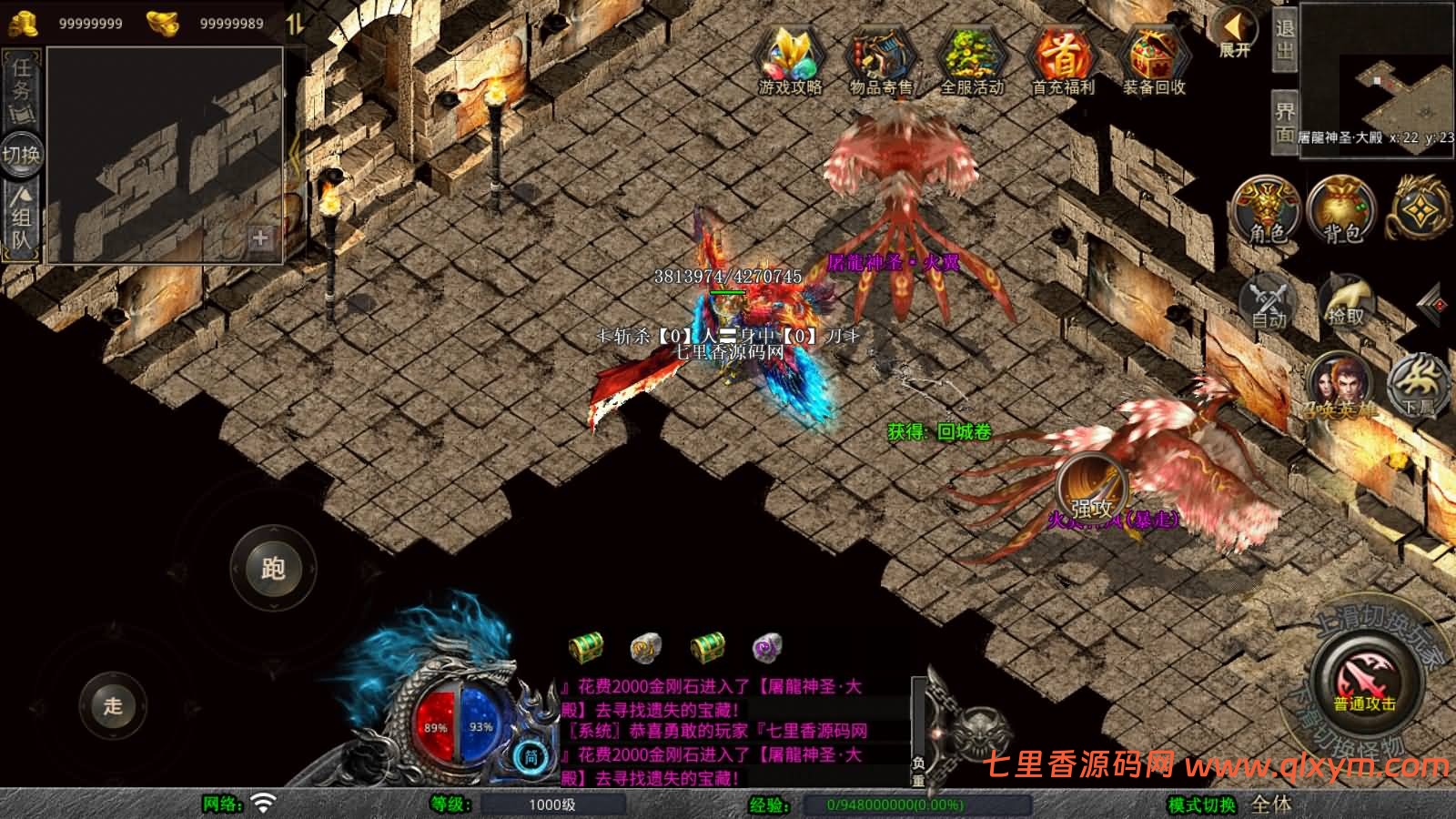Click the 展开 expand arrow button
Image resolution: width=1456 pixels, height=819 pixels.
tap(1235, 33)
